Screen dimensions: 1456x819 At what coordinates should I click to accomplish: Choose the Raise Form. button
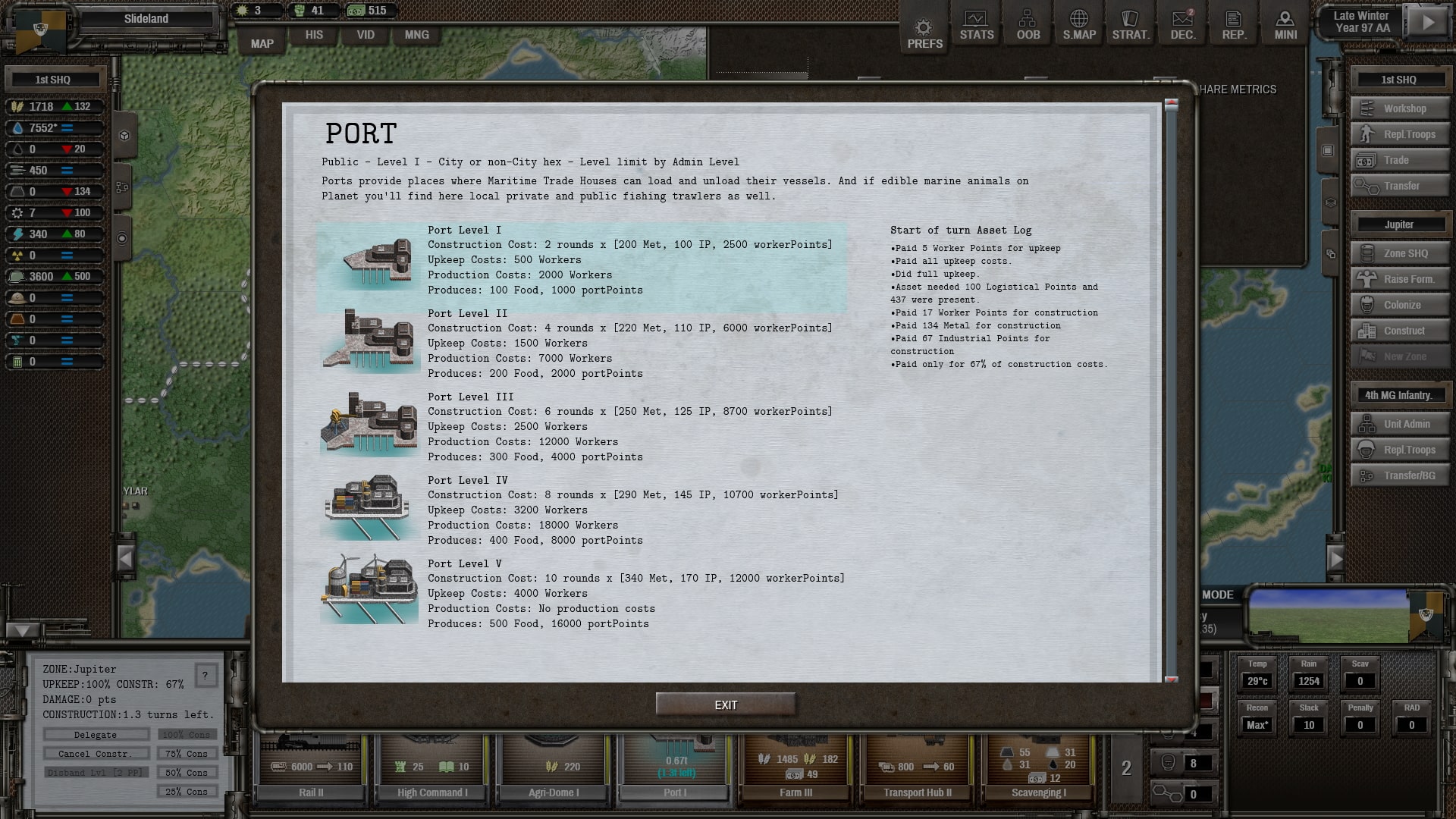pos(1400,279)
